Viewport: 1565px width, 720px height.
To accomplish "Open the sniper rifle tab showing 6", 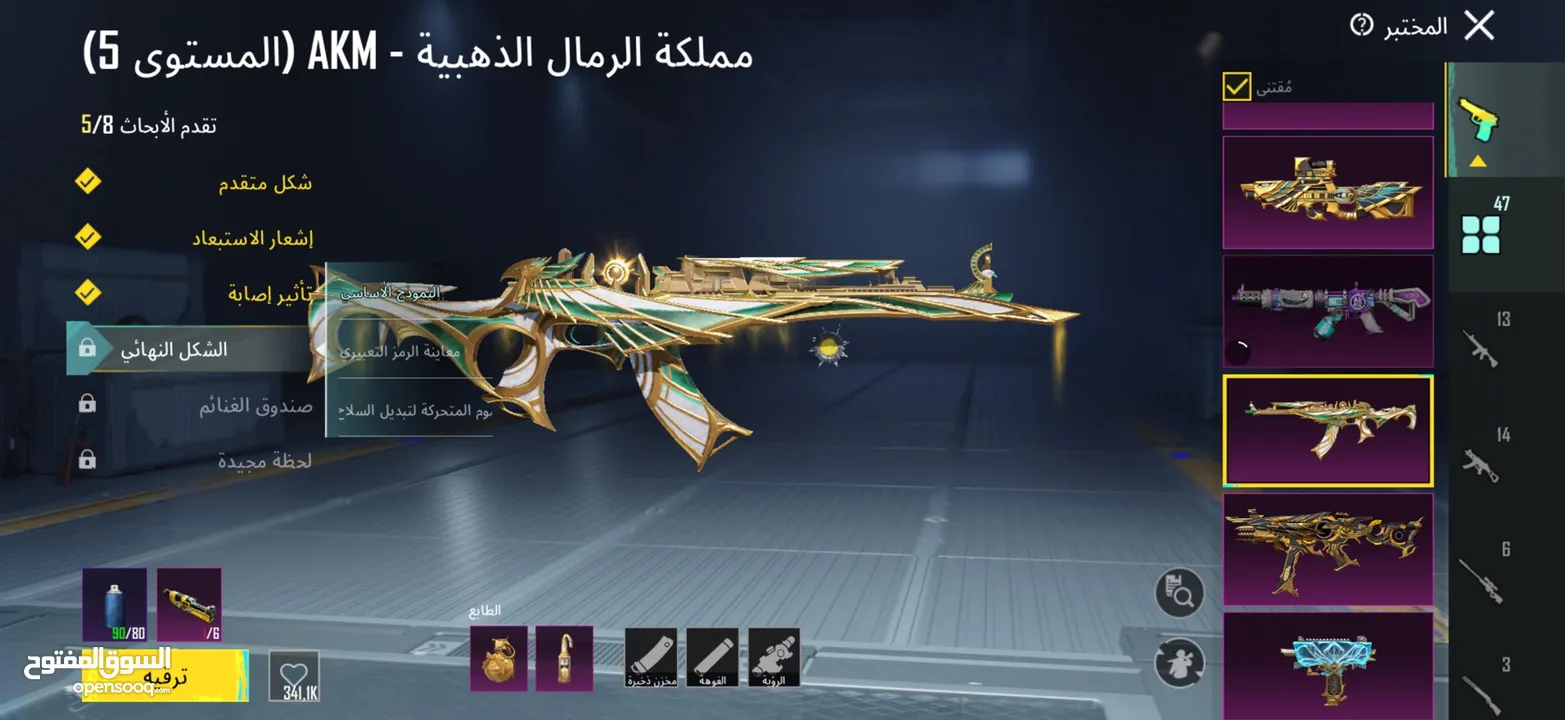I will tap(1486, 572).
